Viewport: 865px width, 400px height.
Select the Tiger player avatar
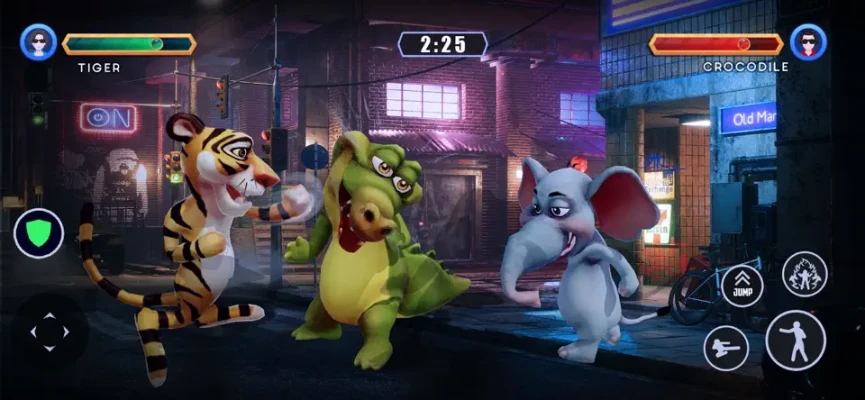click(38, 43)
